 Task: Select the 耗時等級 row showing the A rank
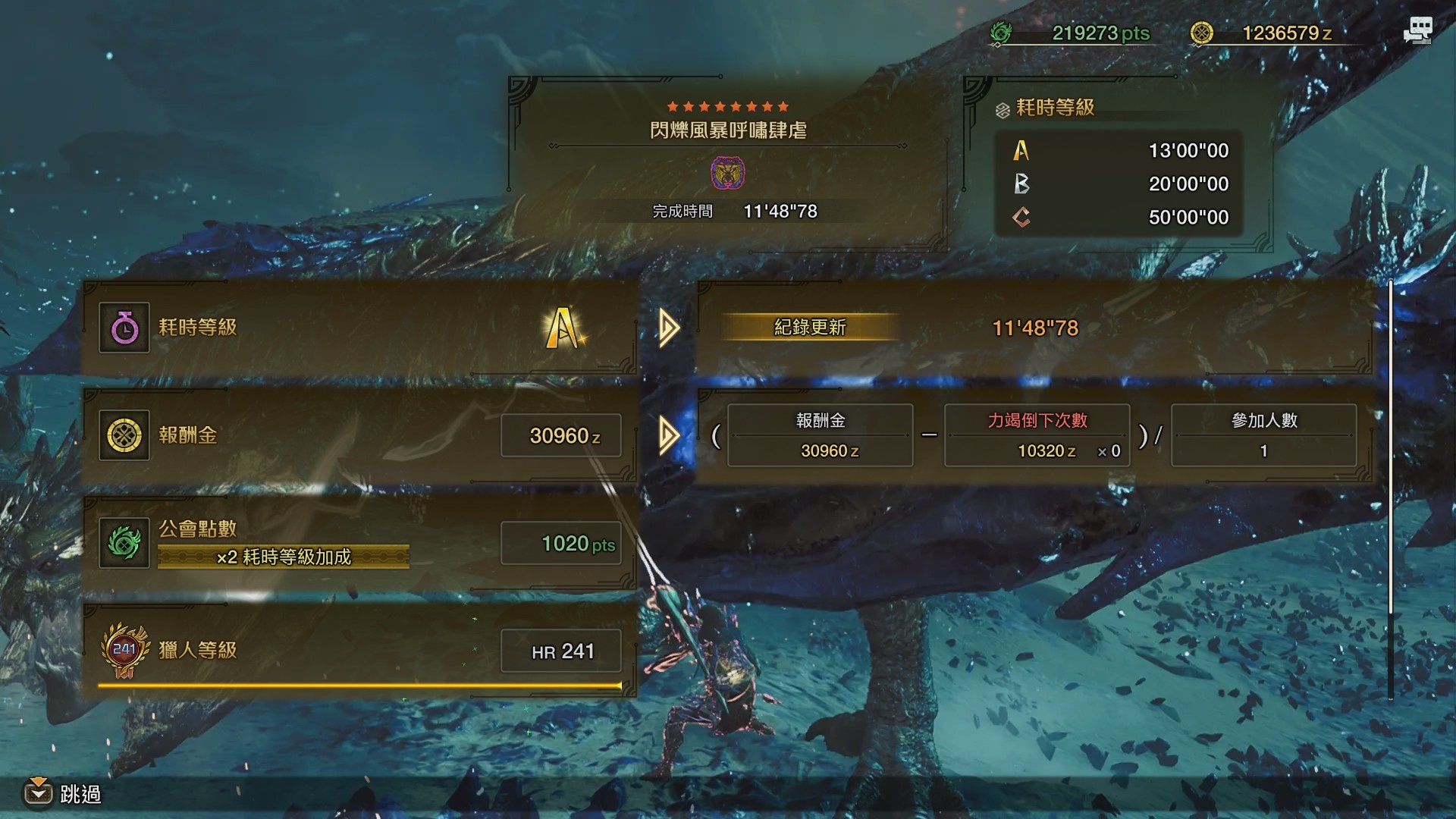pos(359,328)
